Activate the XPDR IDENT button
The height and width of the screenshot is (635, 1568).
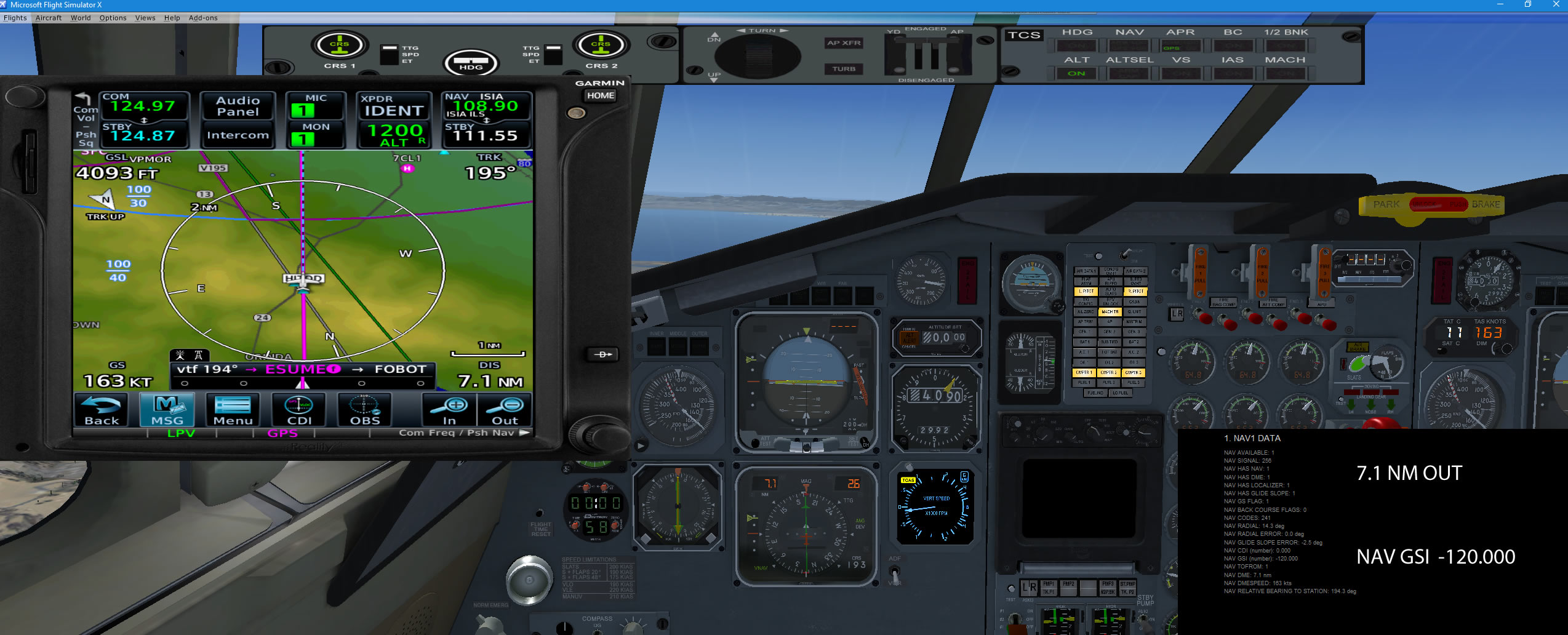point(394,110)
